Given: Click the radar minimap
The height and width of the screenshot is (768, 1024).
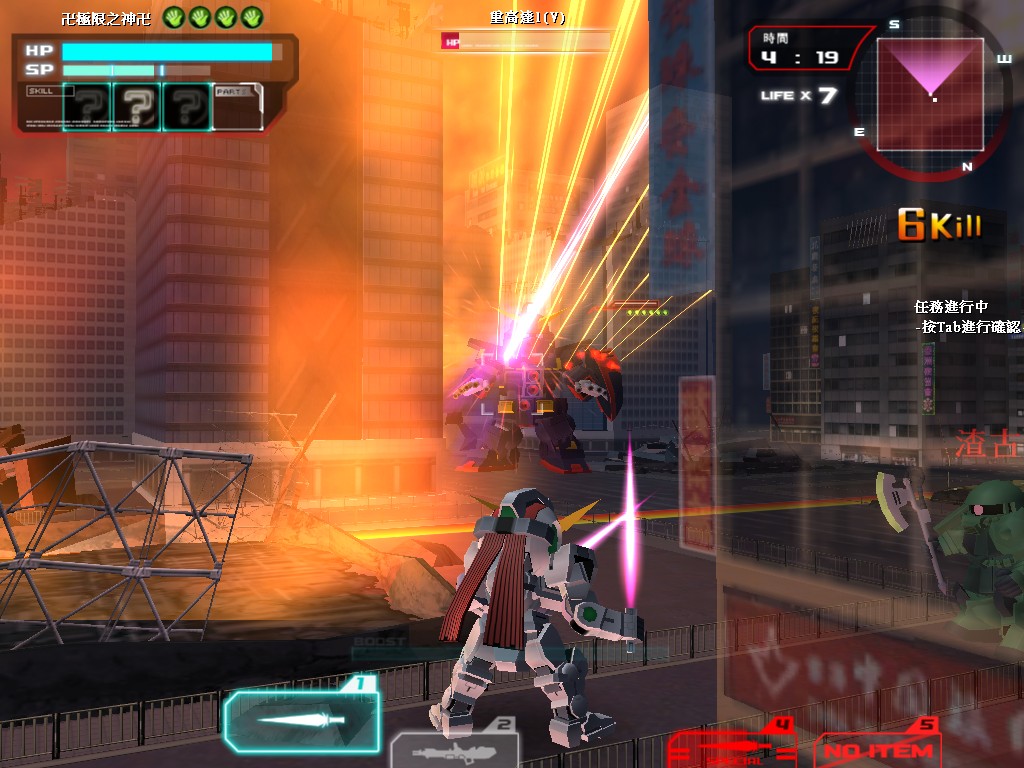Looking at the screenshot, I should point(932,93).
